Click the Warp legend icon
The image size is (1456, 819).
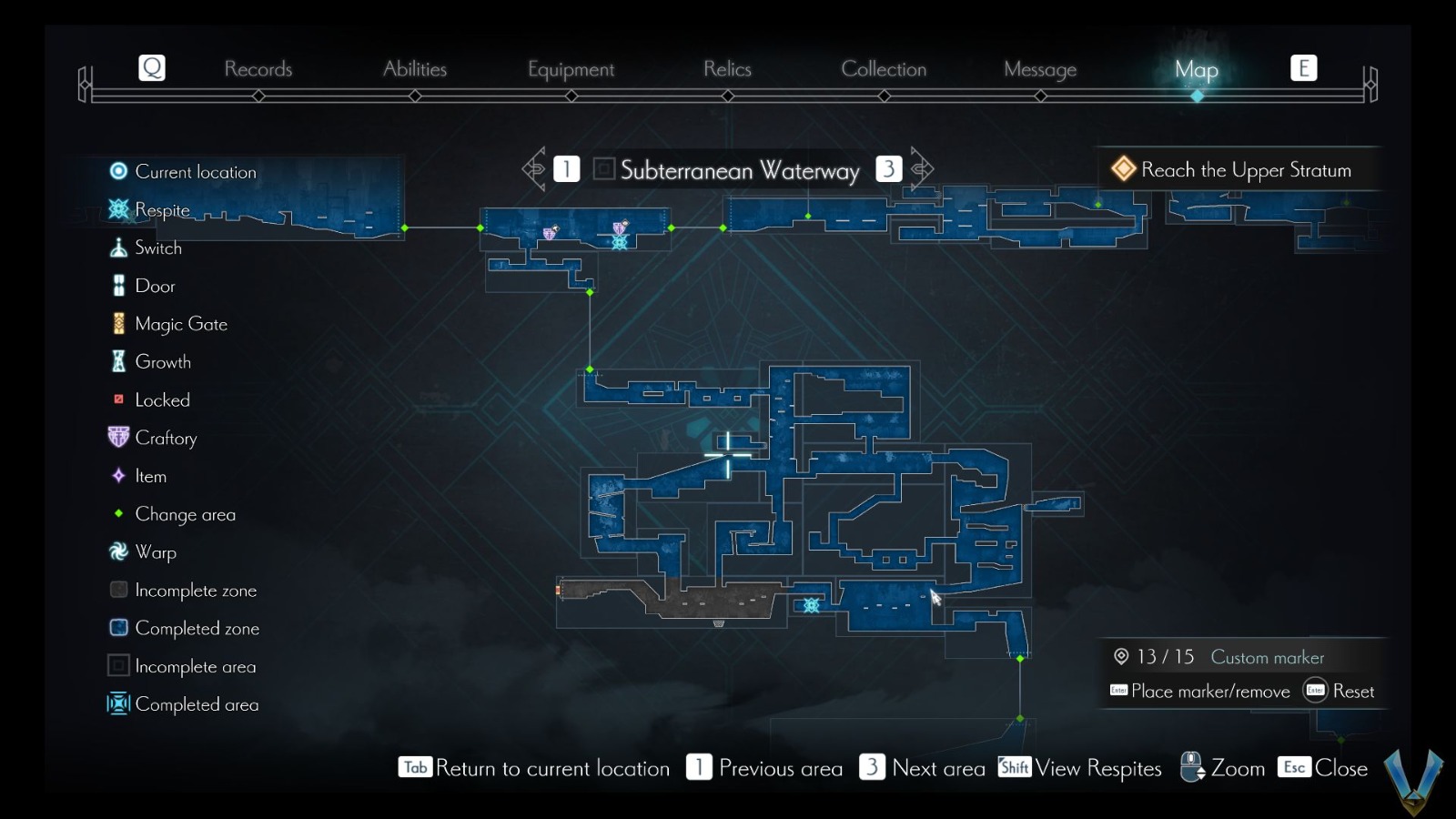point(117,552)
